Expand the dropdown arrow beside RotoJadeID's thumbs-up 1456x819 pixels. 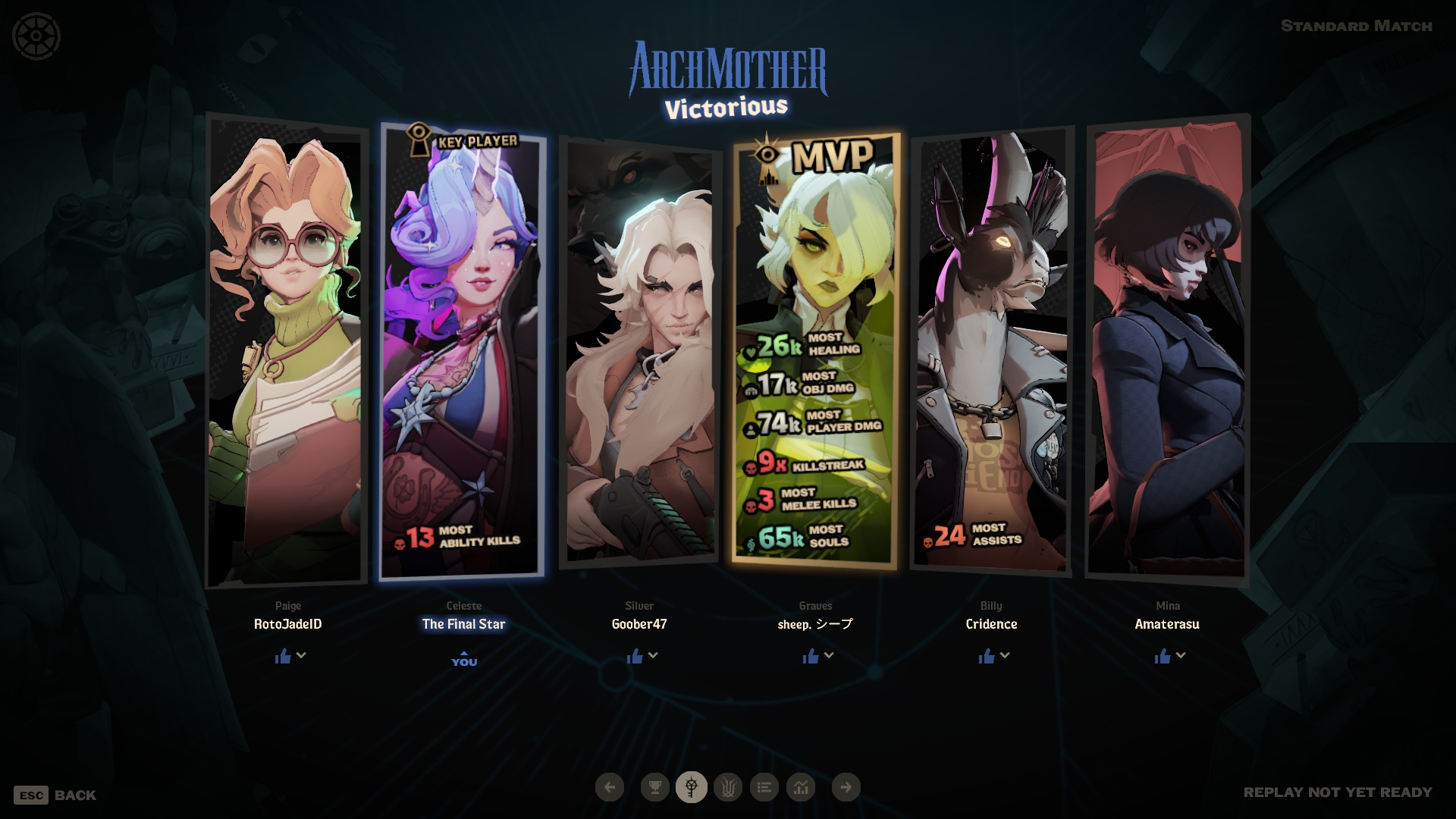(x=301, y=655)
